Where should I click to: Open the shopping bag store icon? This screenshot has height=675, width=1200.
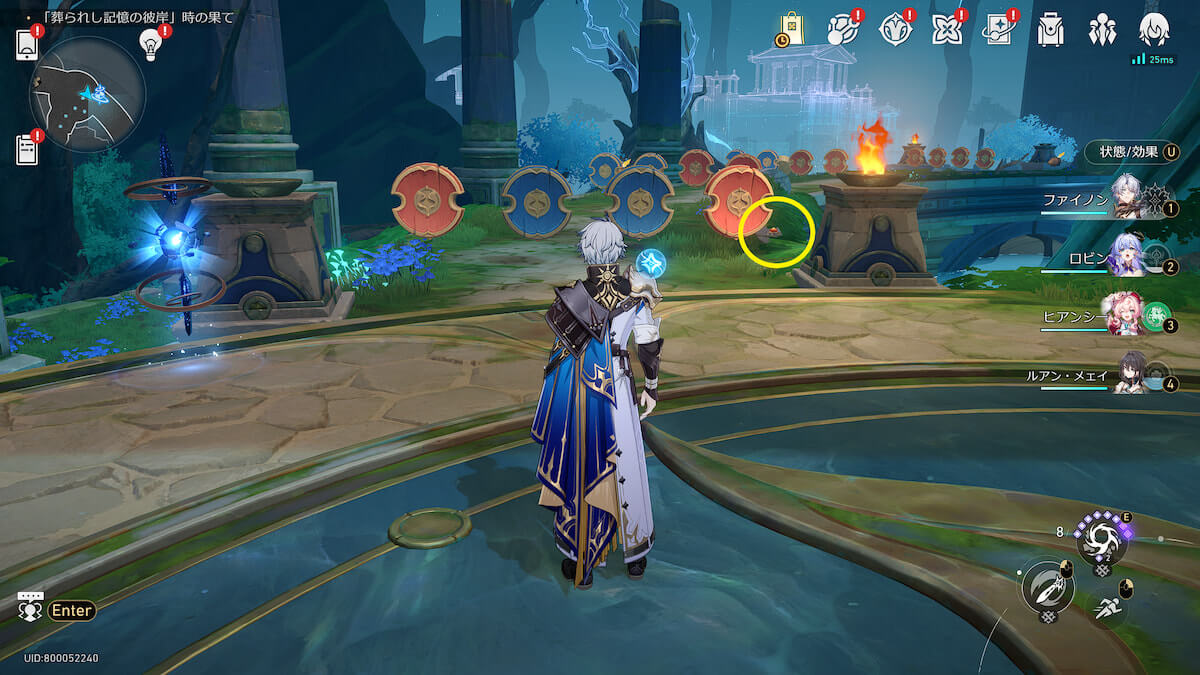pyautogui.click(x=792, y=30)
